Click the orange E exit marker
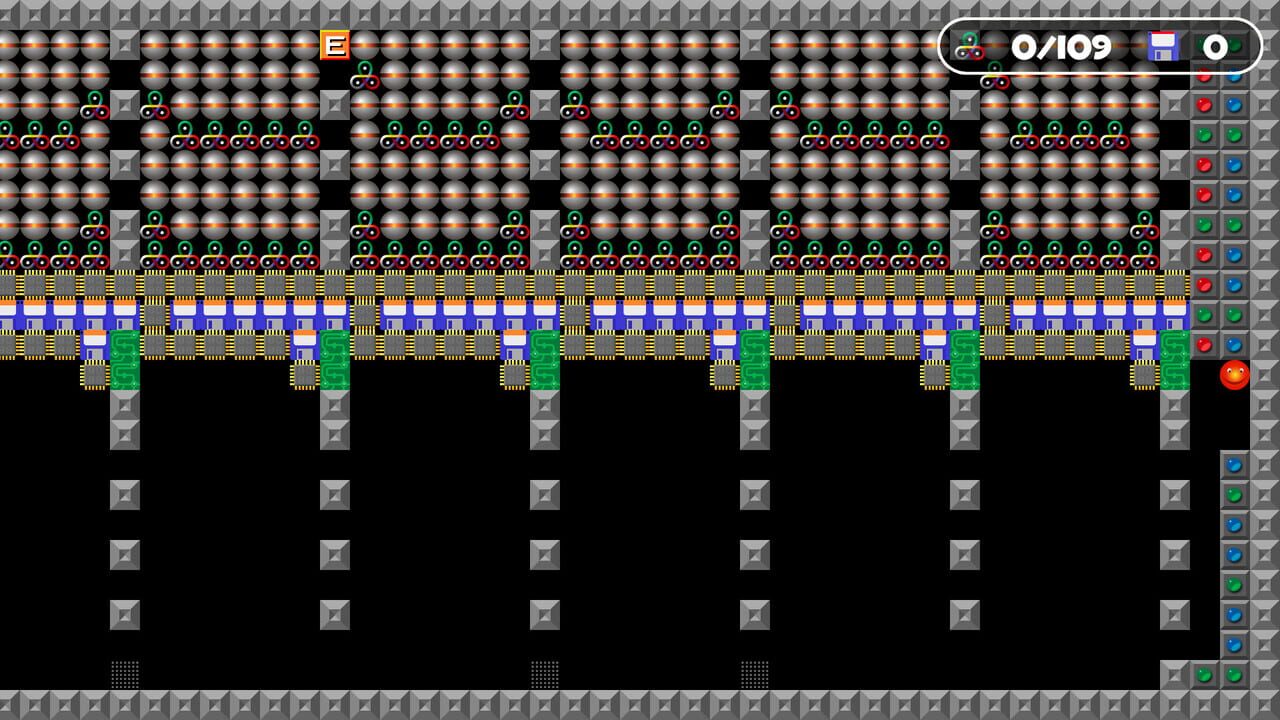1280x720 pixels. pyautogui.click(x=335, y=45)
